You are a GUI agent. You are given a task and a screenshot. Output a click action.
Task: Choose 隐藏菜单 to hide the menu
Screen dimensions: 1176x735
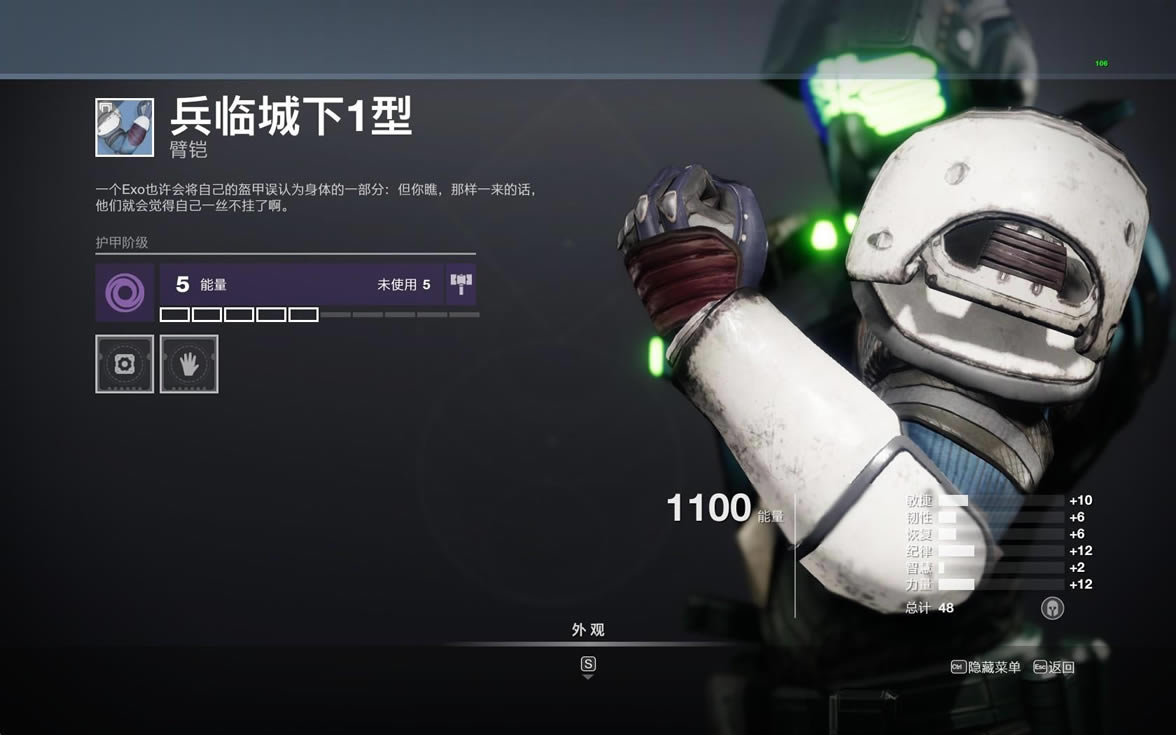(x=986, y=667)
